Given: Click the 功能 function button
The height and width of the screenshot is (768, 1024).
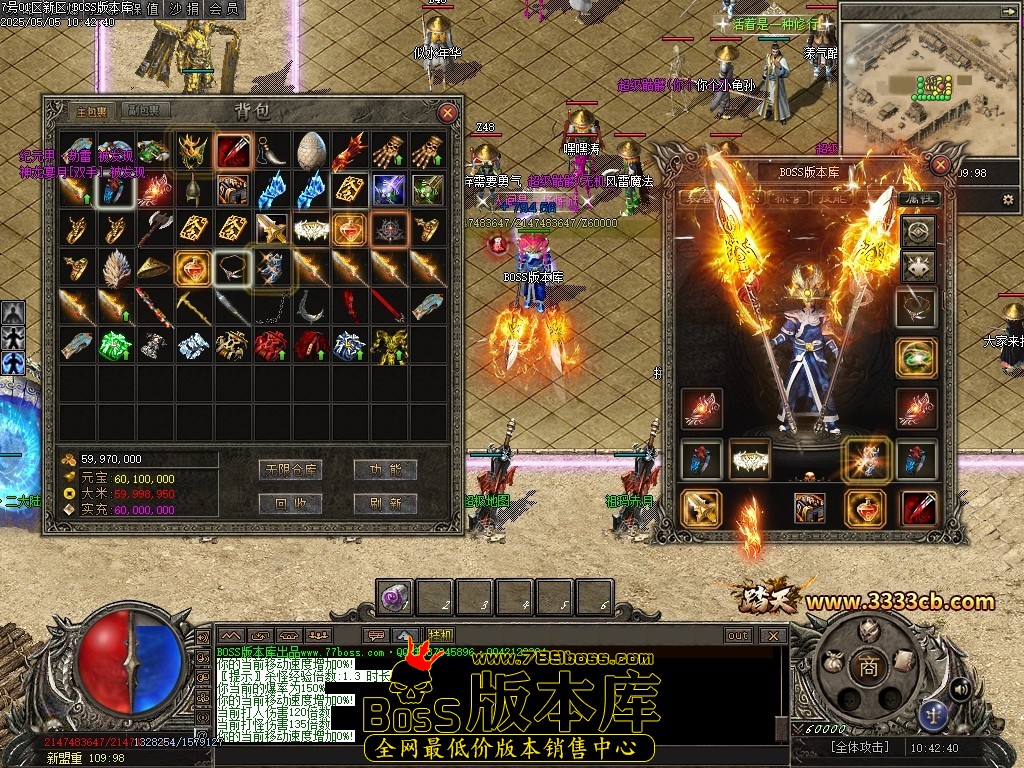Looking at the screenshot, I should pos(385,469).
